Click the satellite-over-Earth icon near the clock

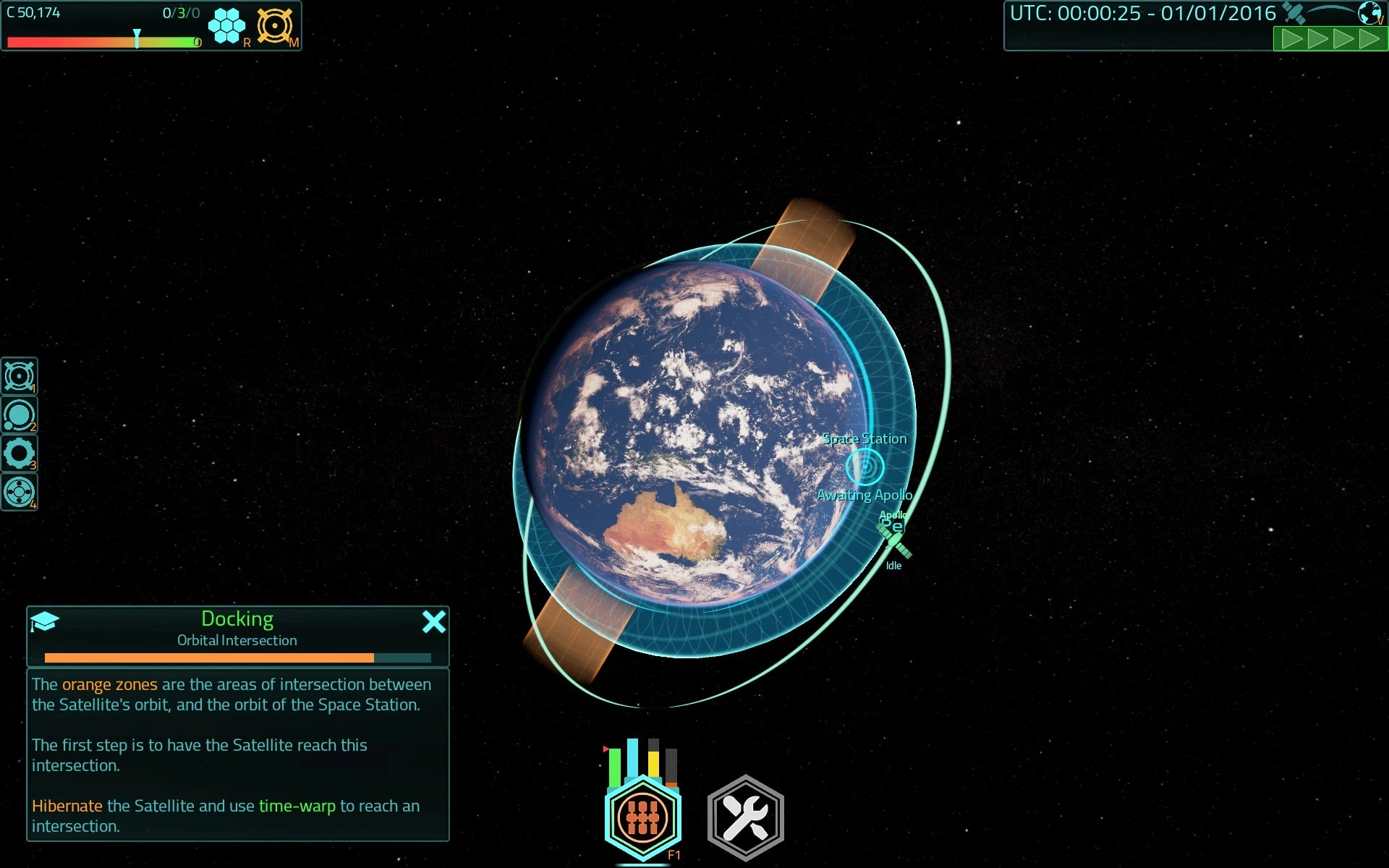coord(1293,12)
